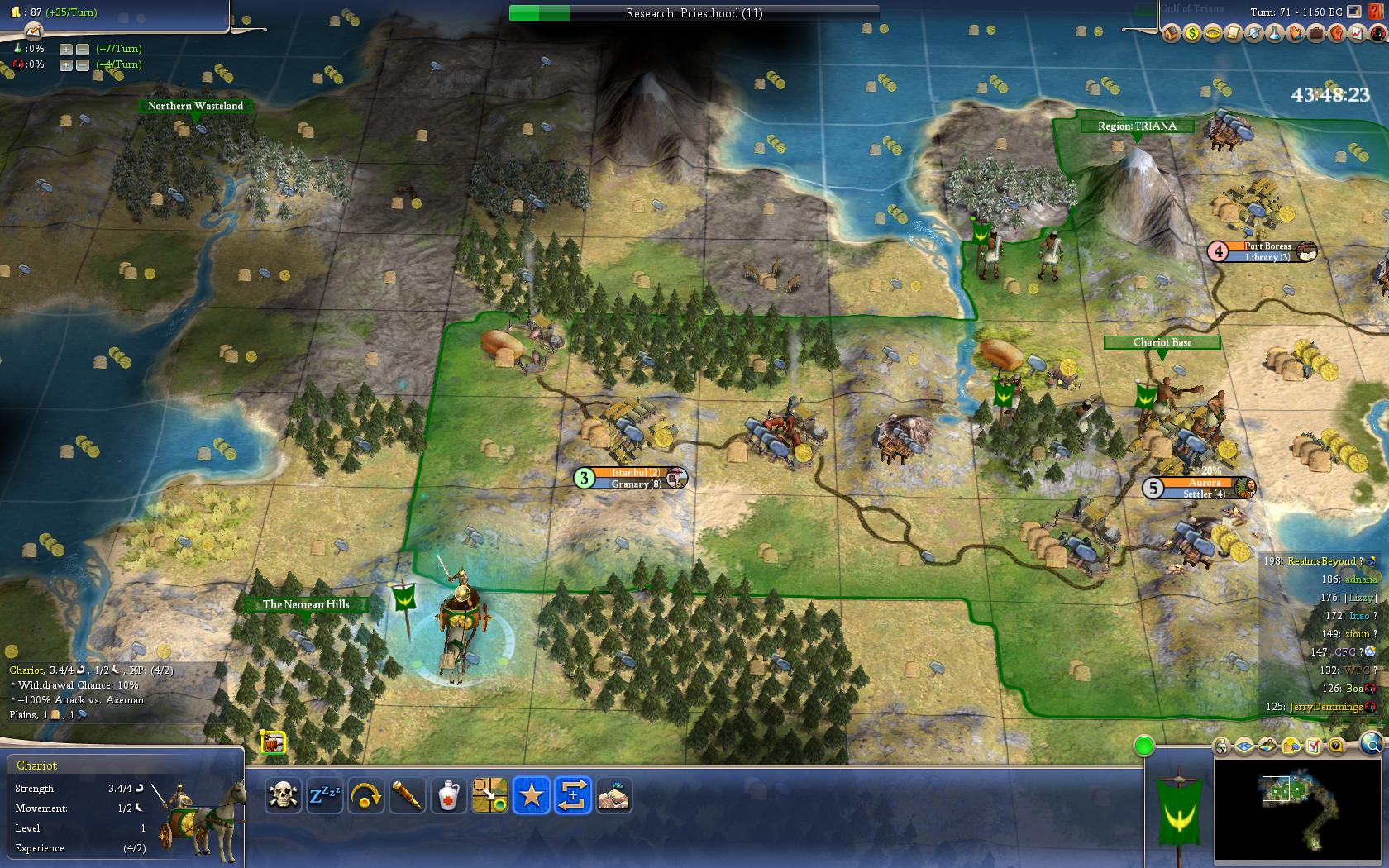This screenshot has width=1389, height=868.
Task: Delete unit with the skull-and-crossbones button
Action: pos(284,795)
